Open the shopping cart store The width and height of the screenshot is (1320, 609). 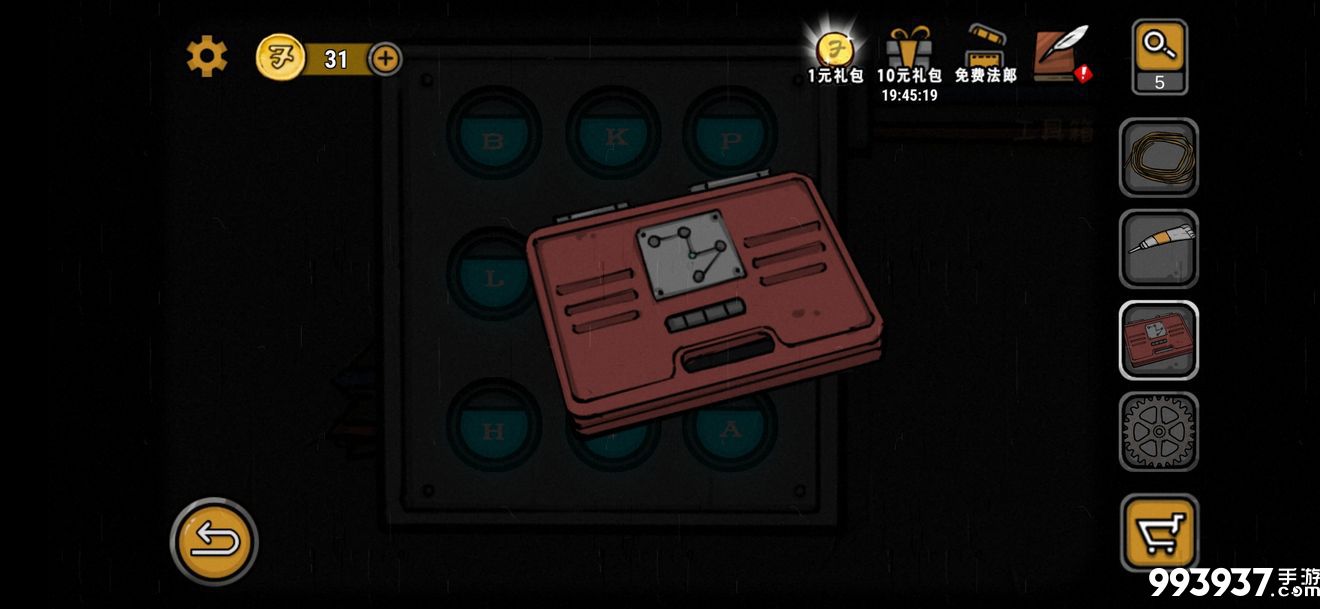1159,533
